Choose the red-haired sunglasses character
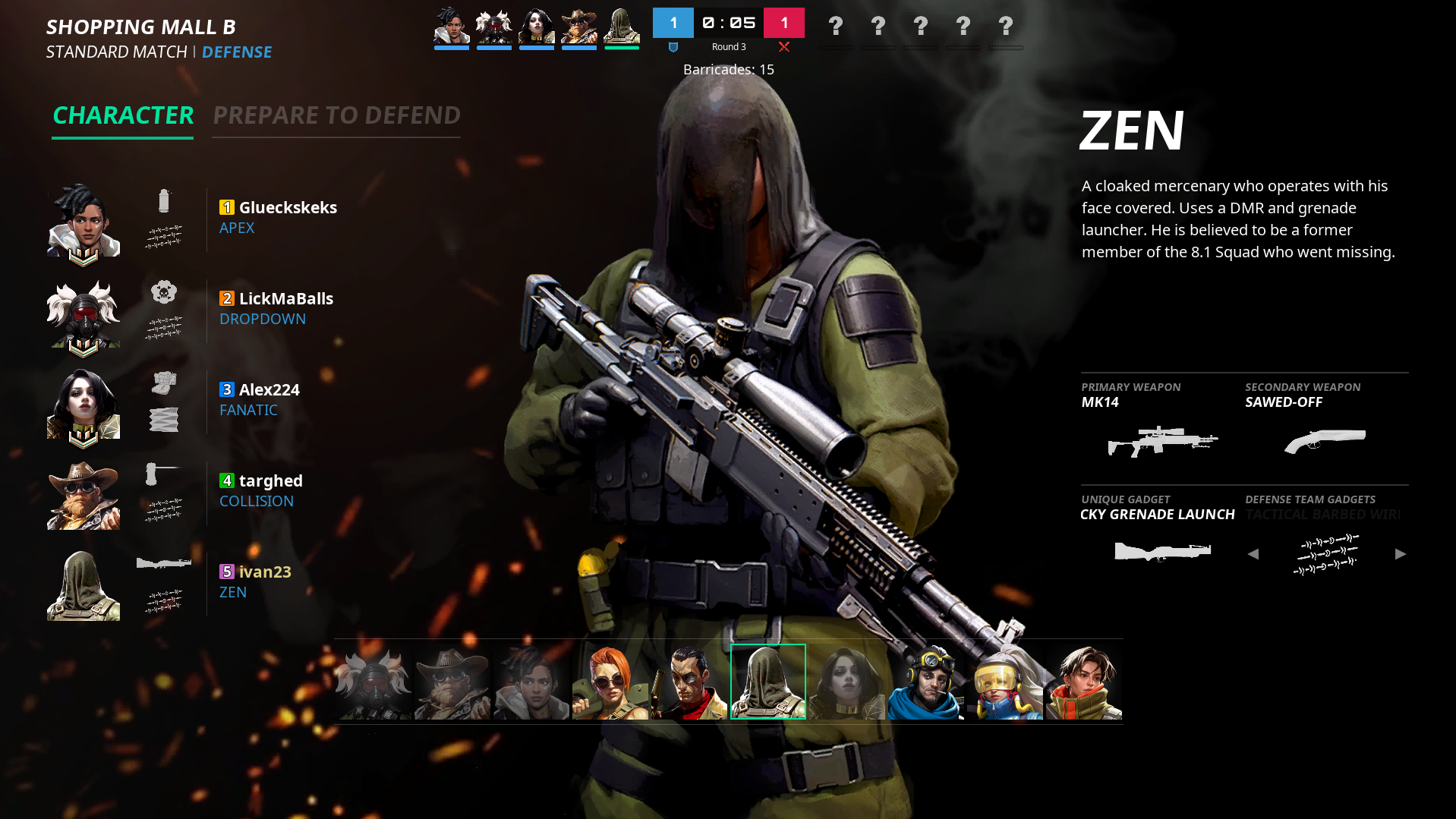This screenshot has width=1456, height=819. [x=610, y=681]
